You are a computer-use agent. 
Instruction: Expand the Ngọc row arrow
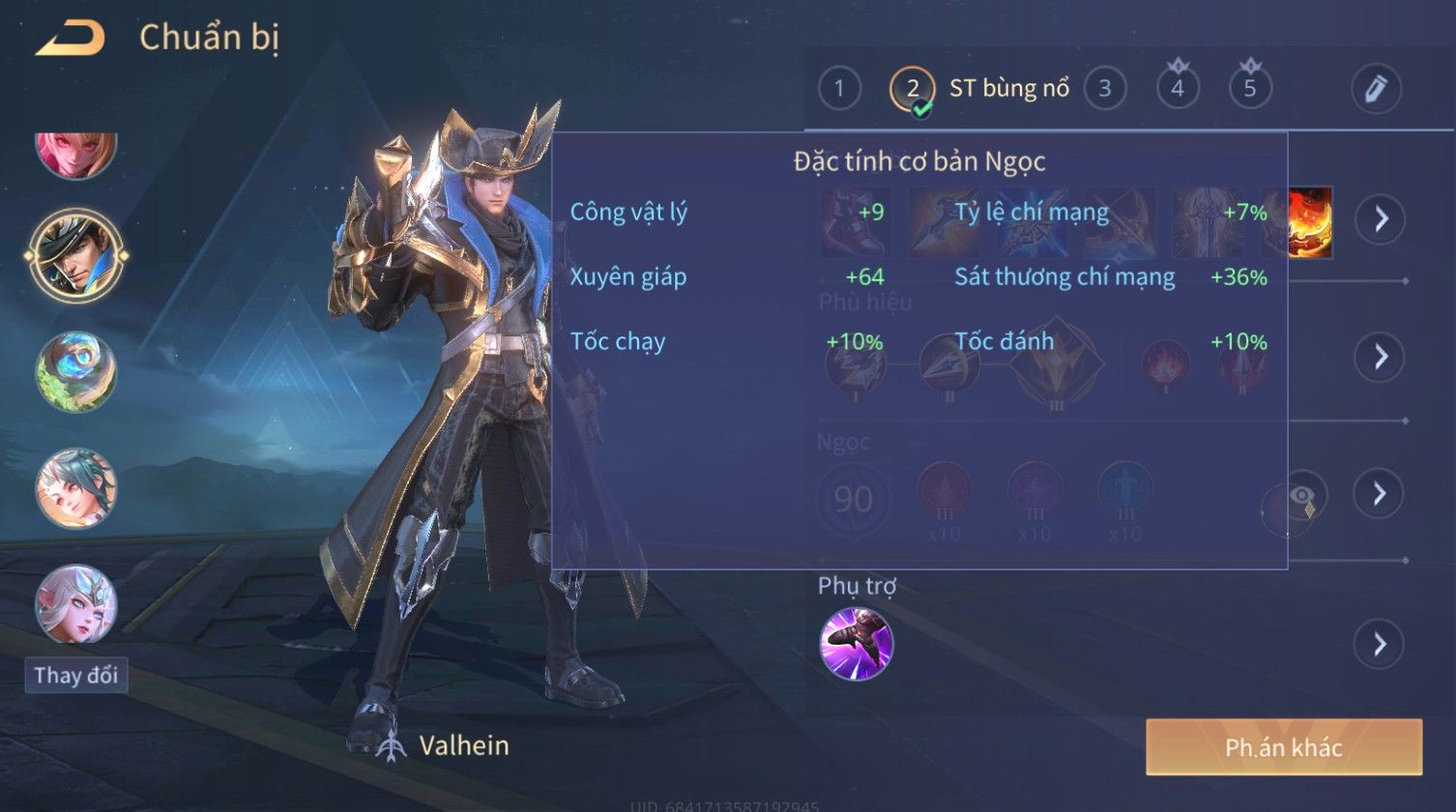coord(1379,494)
